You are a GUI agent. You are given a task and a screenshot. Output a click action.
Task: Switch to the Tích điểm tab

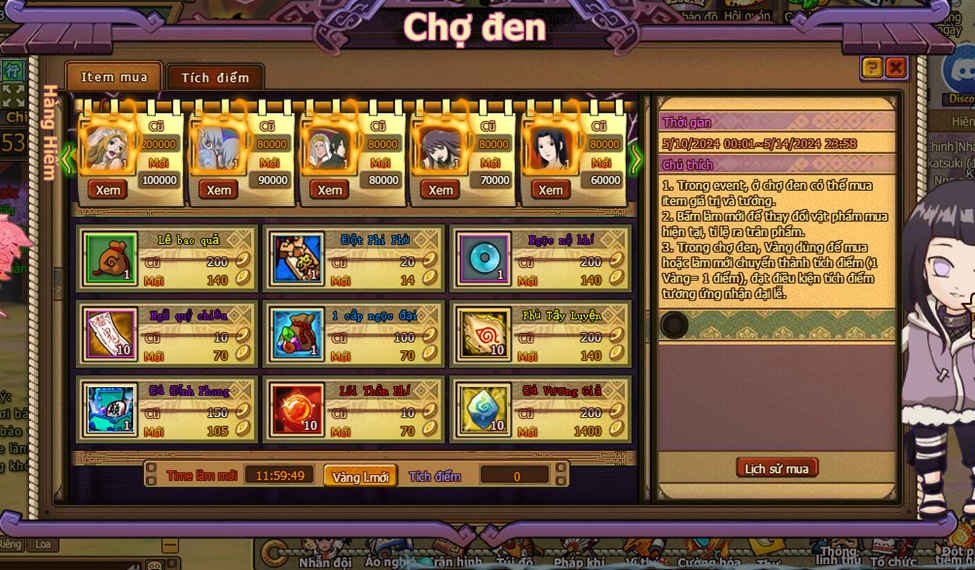(x=215, y=78)
